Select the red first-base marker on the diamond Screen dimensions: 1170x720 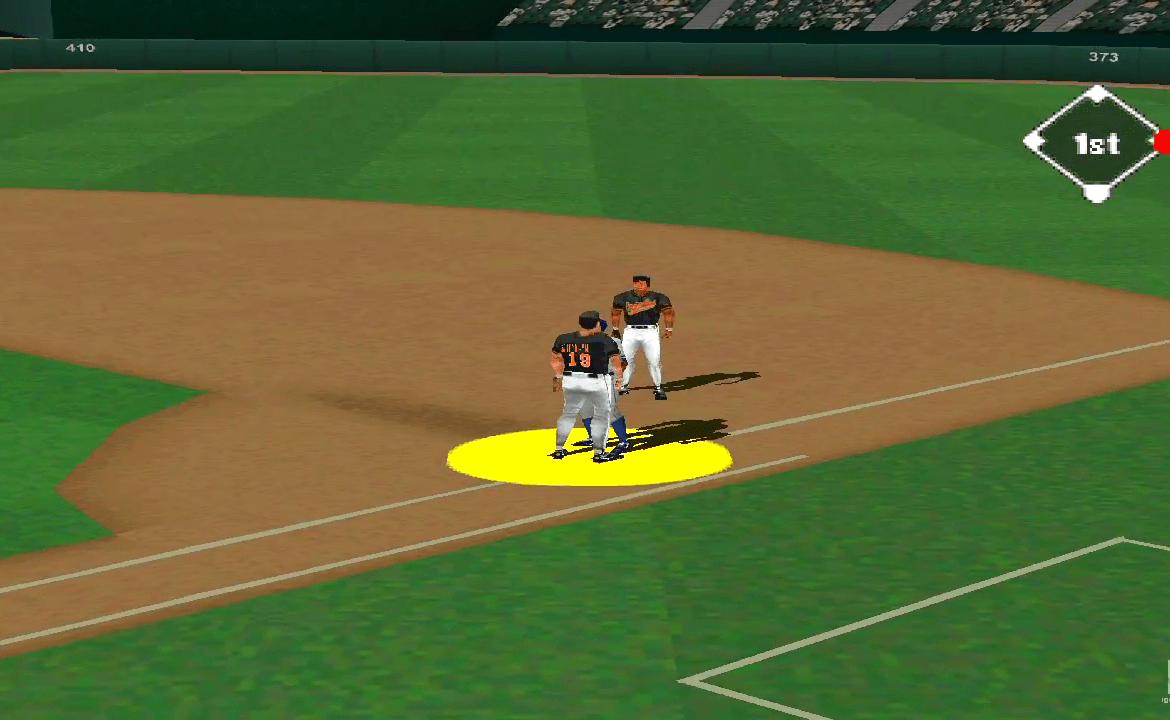pyautogui.click(x=1162, y=142)
